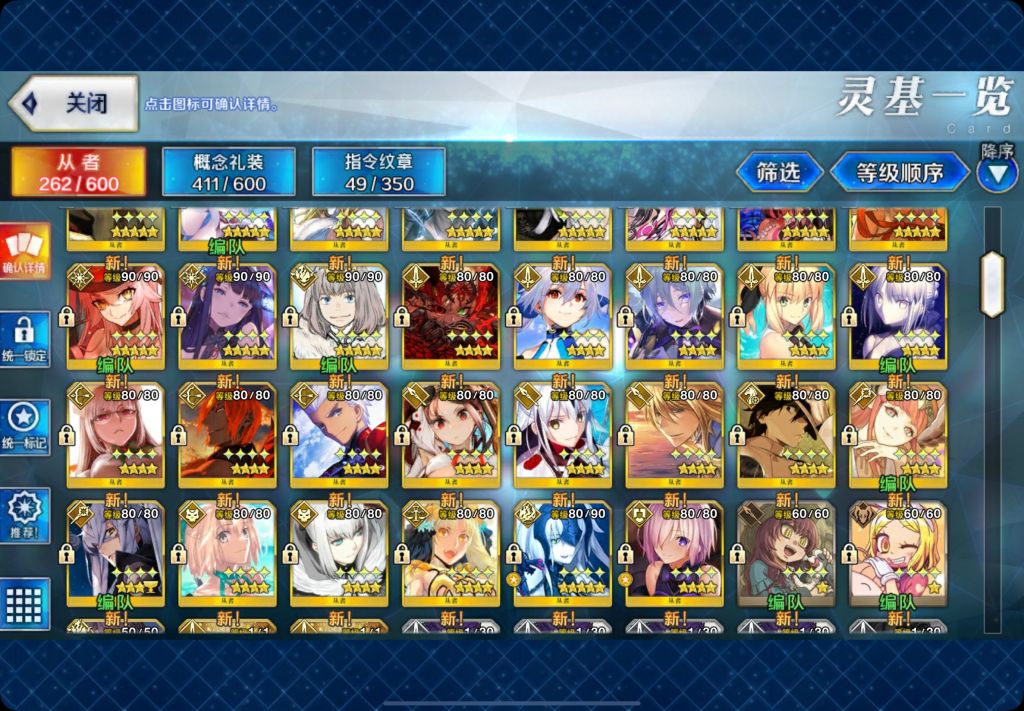
Task: Open the man with dark hat servant card
Action: (x=786, y=430)
